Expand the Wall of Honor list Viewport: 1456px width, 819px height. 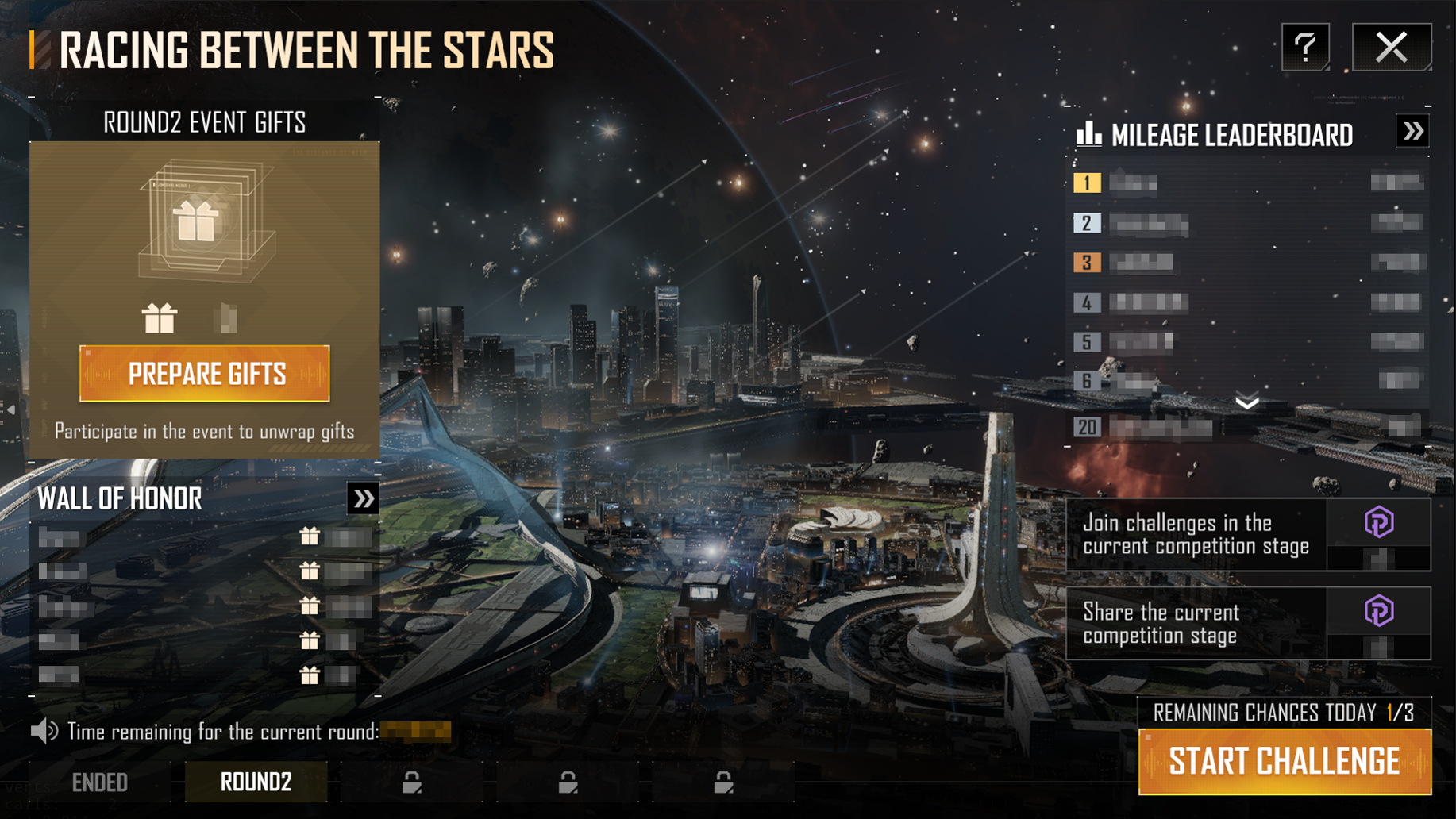pos(363,499)
